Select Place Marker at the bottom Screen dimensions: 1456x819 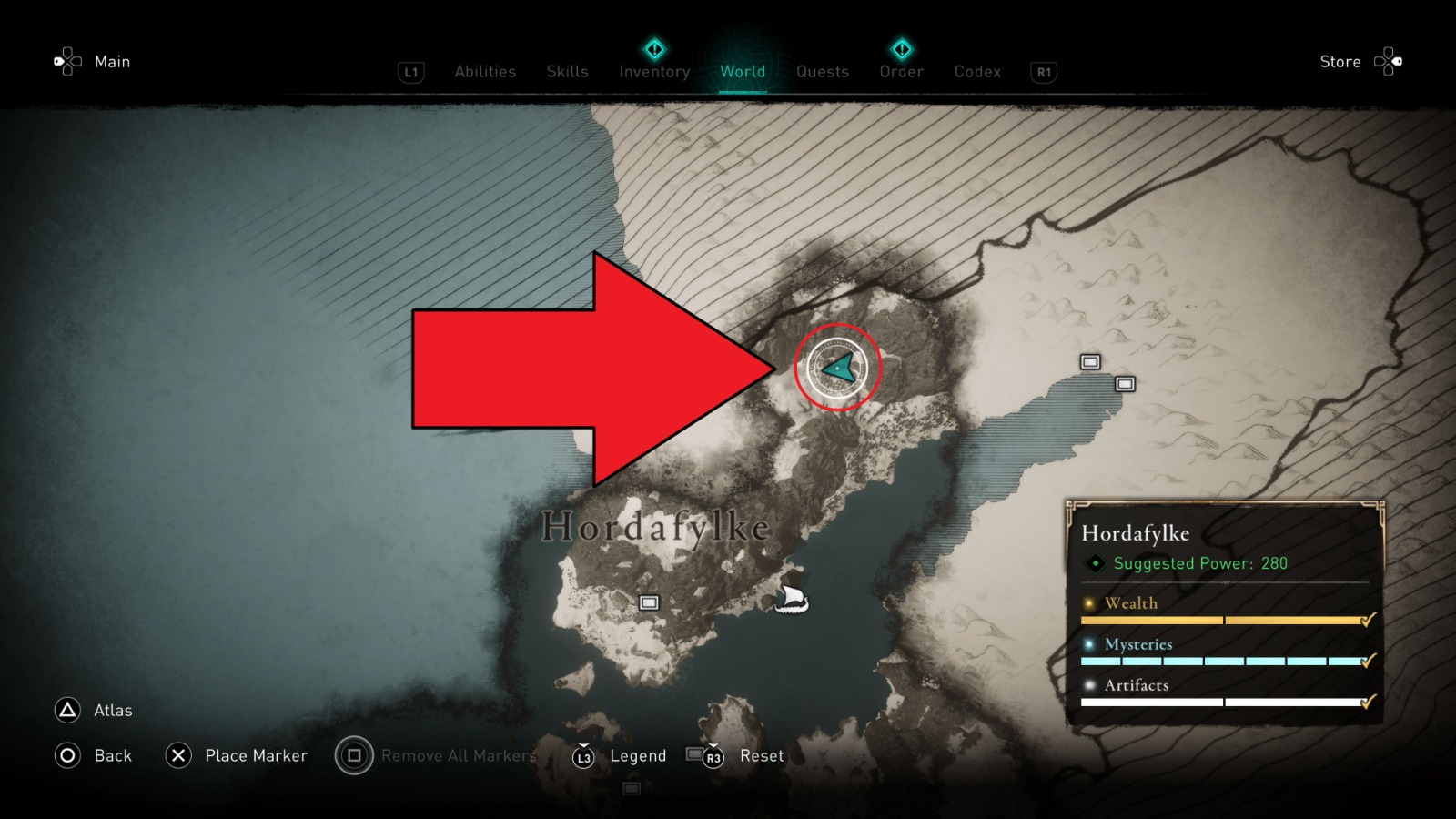[258, 755]
